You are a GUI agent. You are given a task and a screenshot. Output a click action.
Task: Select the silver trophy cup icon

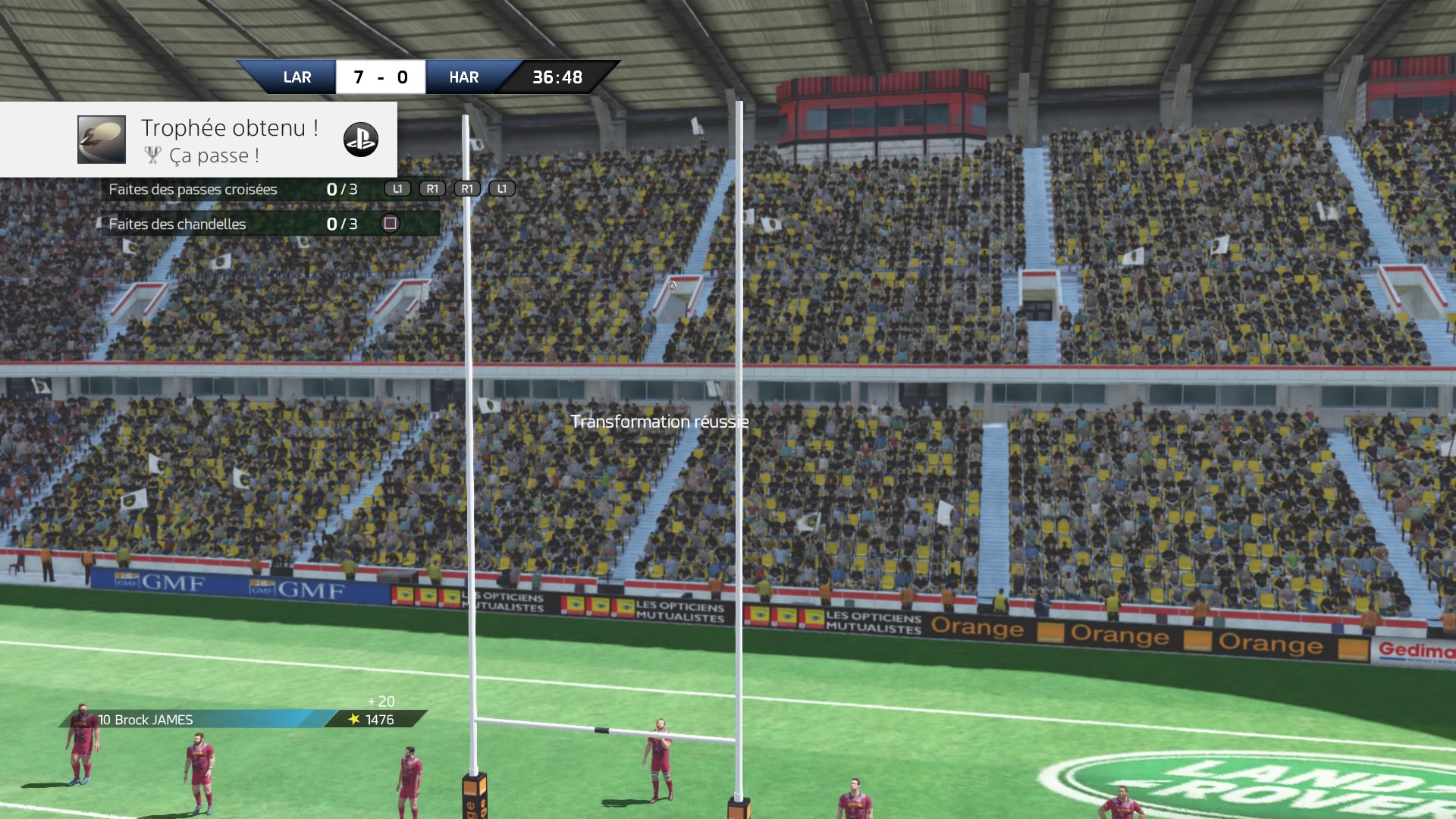click(x=154, y=155)
